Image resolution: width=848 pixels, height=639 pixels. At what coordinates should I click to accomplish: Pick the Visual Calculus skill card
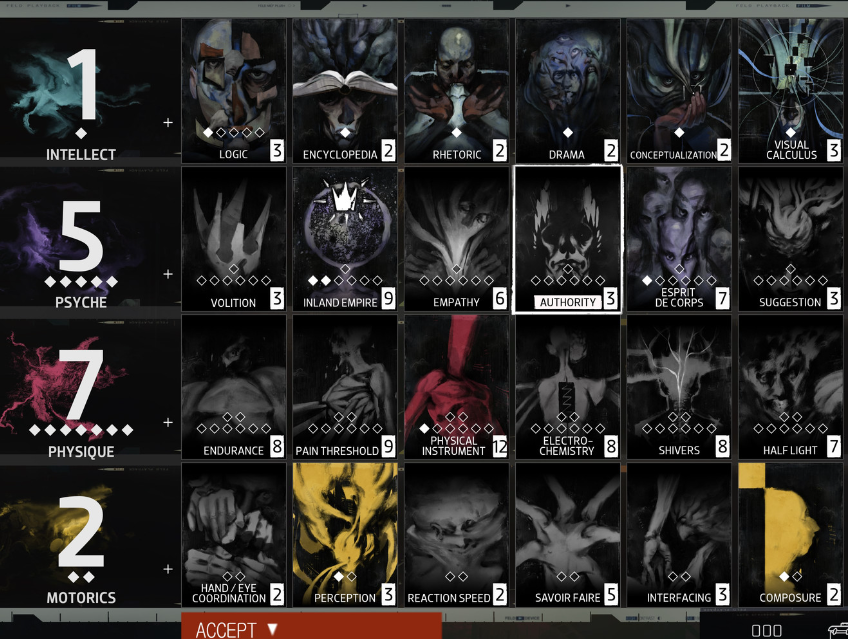790,90
